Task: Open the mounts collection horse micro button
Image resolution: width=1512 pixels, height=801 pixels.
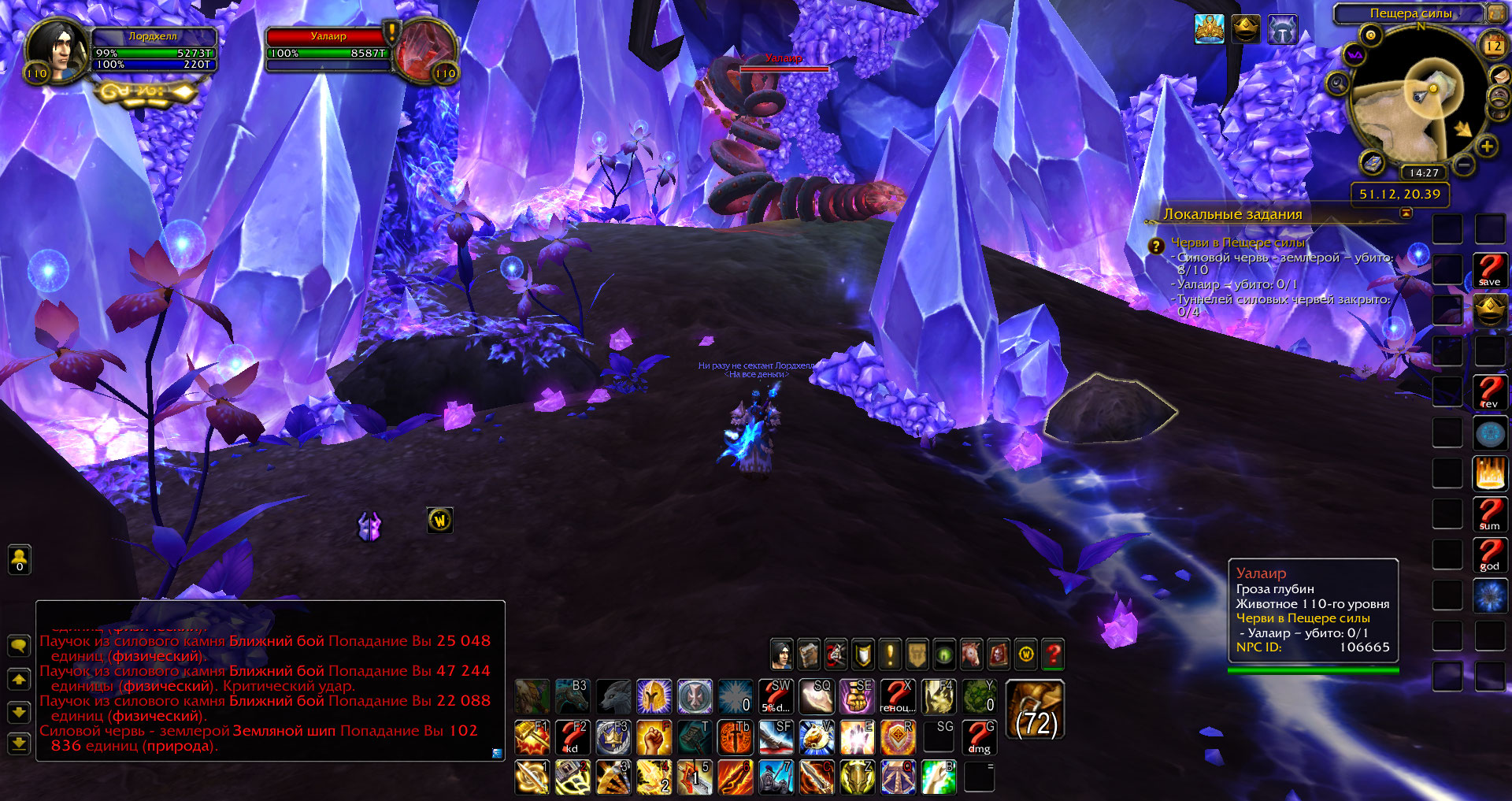Action: tap(971, 654)
